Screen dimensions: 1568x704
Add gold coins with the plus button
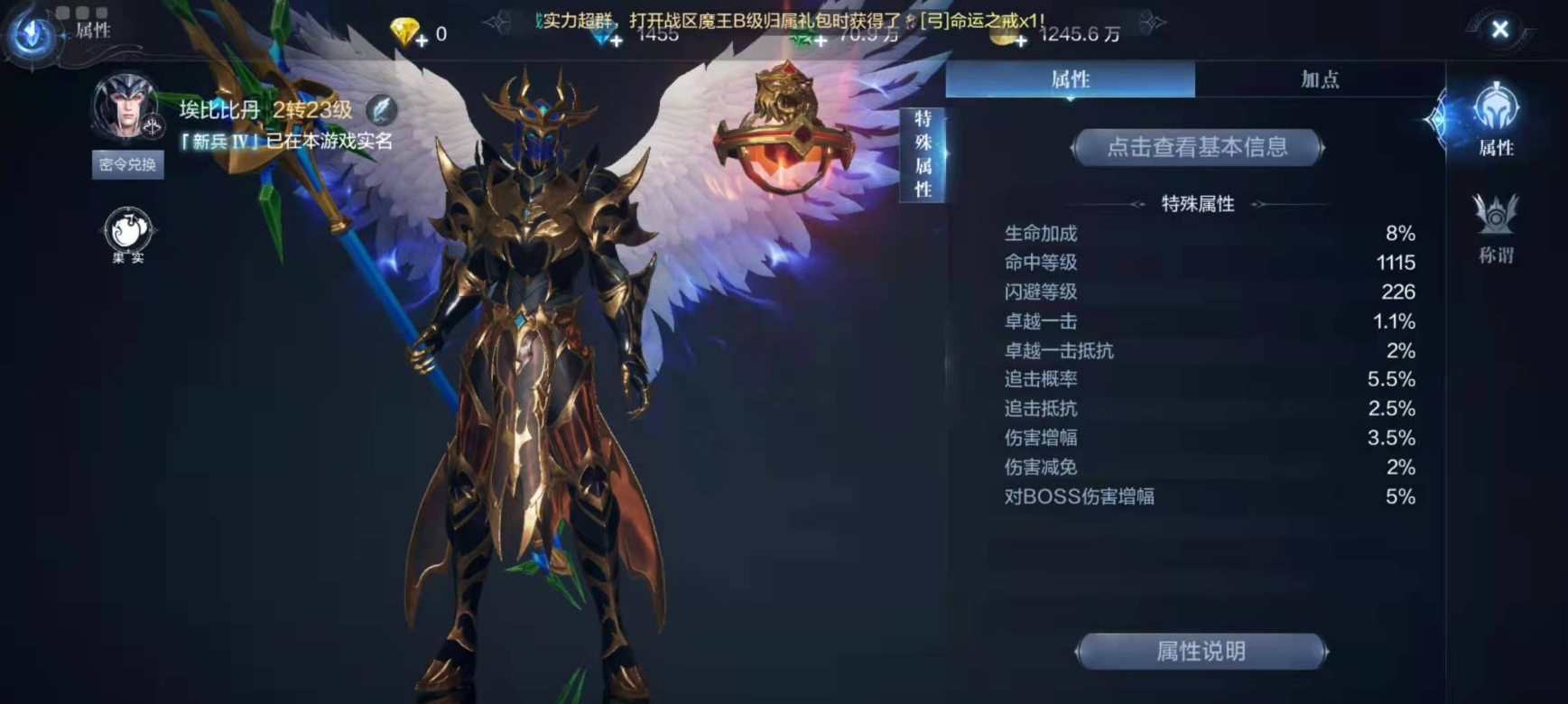coord(1020,40)
